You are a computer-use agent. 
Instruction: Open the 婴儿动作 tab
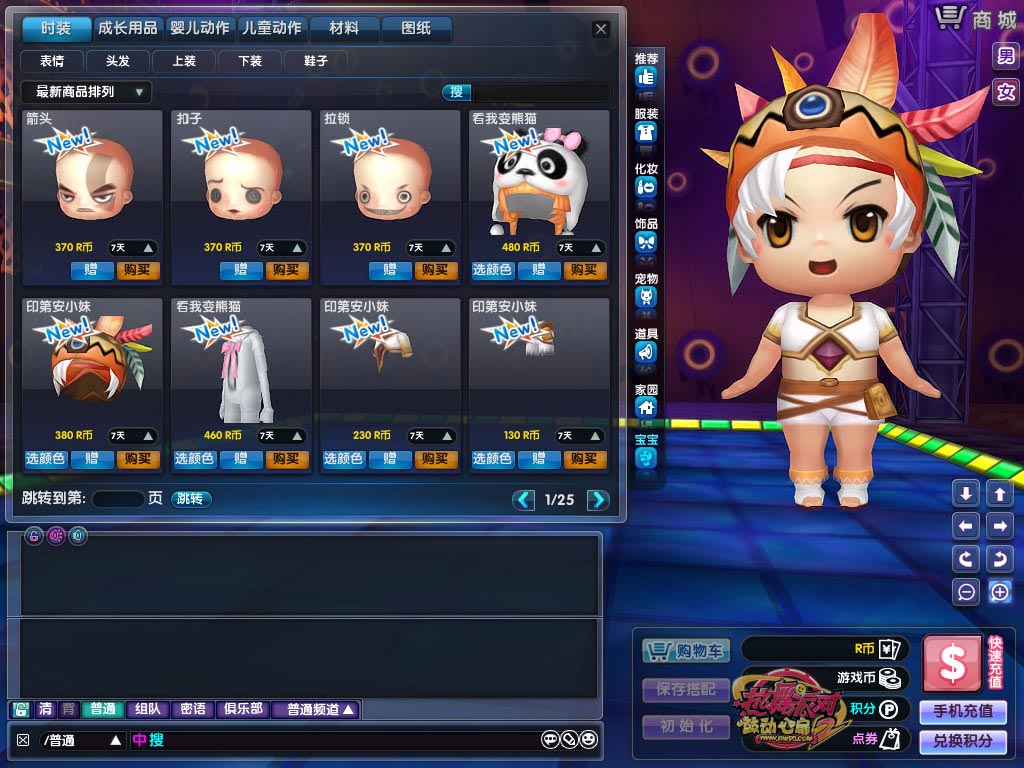coord(200,28)
